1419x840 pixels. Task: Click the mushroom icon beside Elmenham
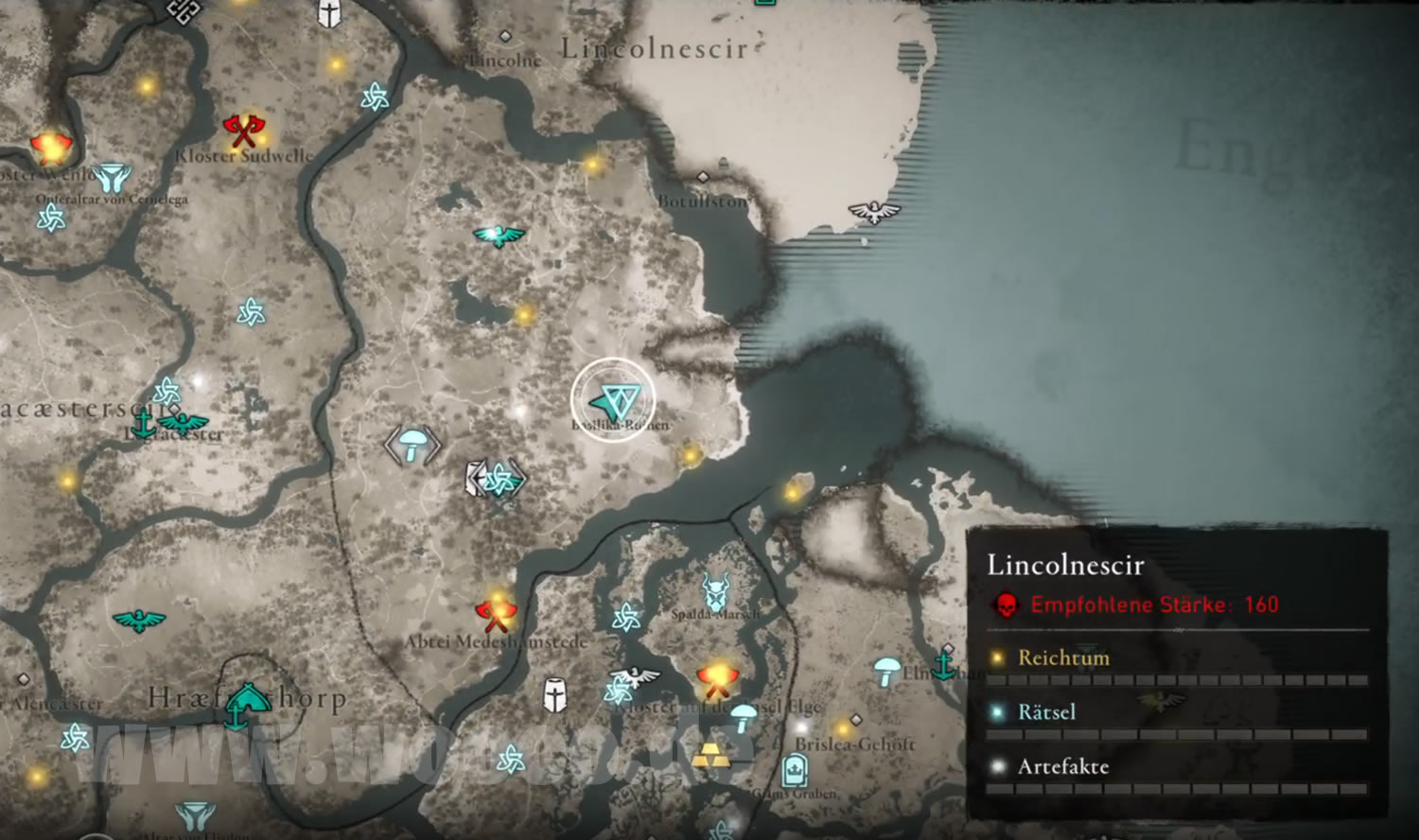[886, 671]
